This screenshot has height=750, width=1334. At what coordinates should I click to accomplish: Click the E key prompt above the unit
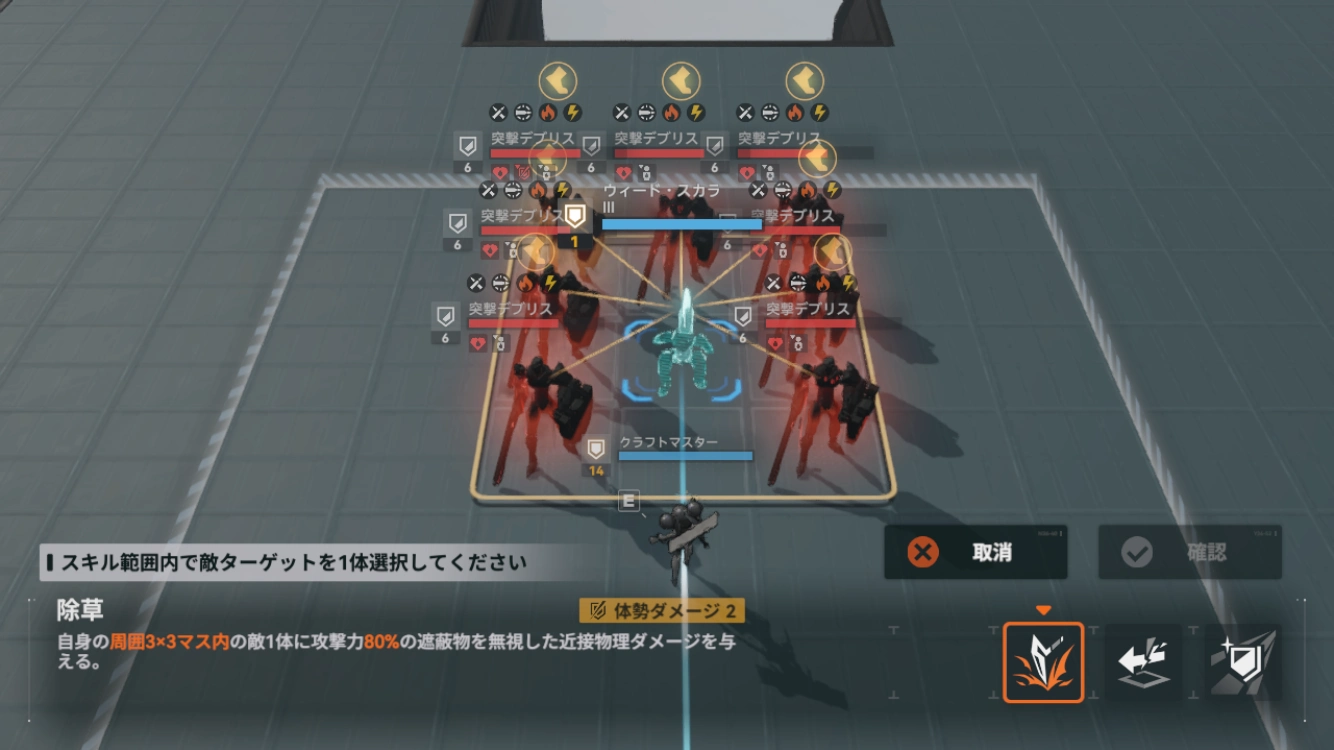[629, 498]
